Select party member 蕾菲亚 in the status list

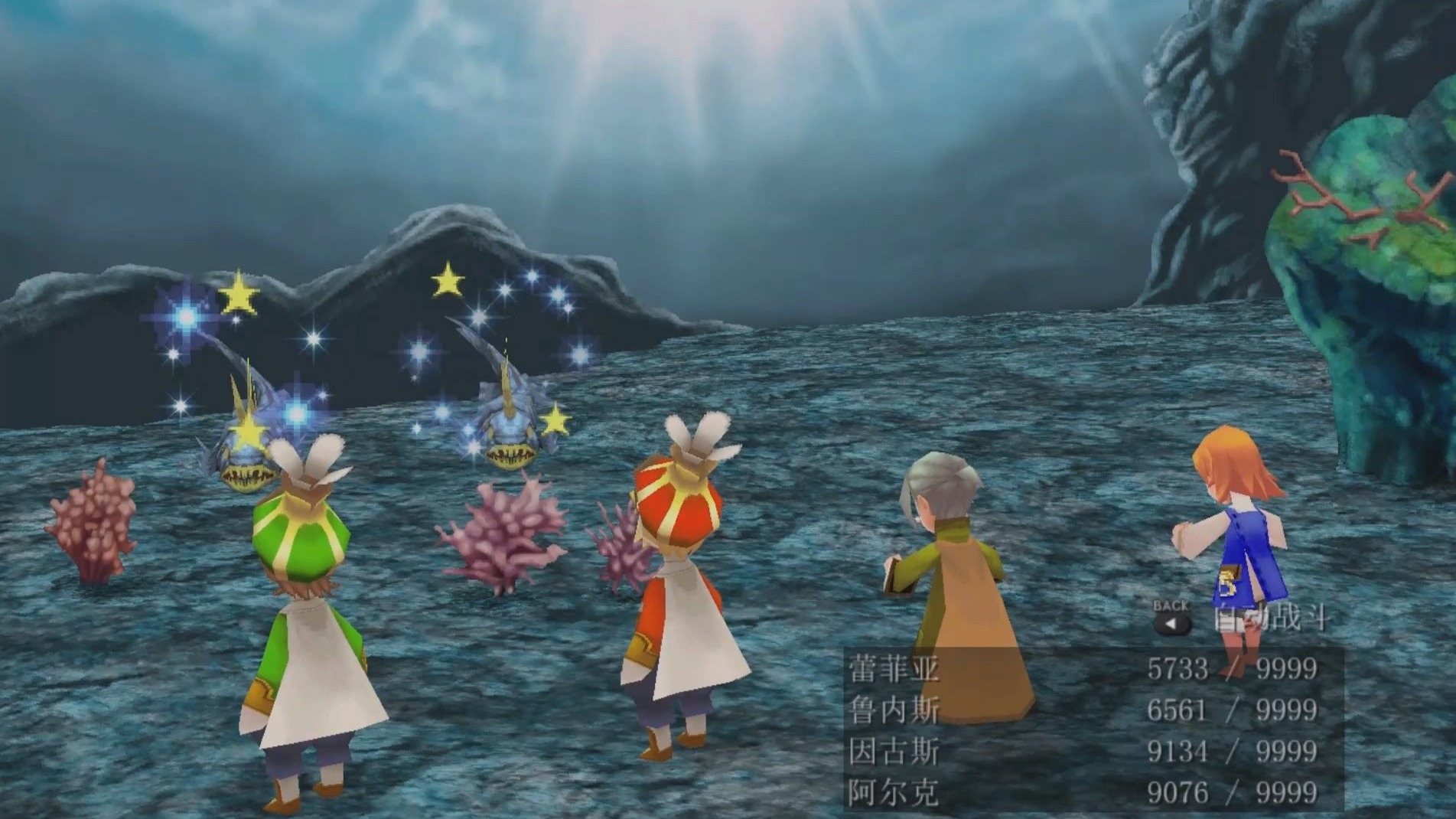tap(894, 670)
